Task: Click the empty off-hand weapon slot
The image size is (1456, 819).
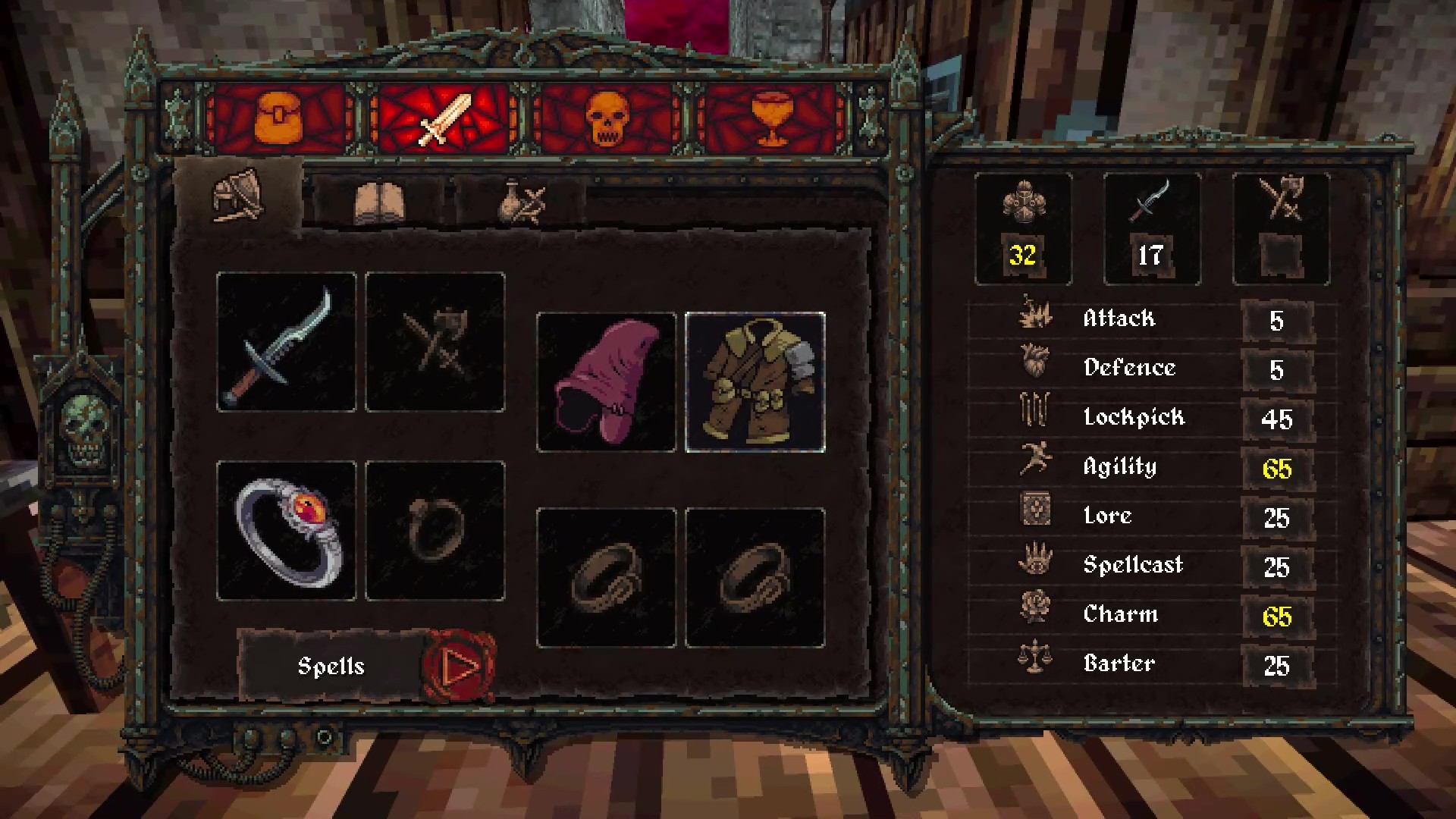Action: [435, 343]
